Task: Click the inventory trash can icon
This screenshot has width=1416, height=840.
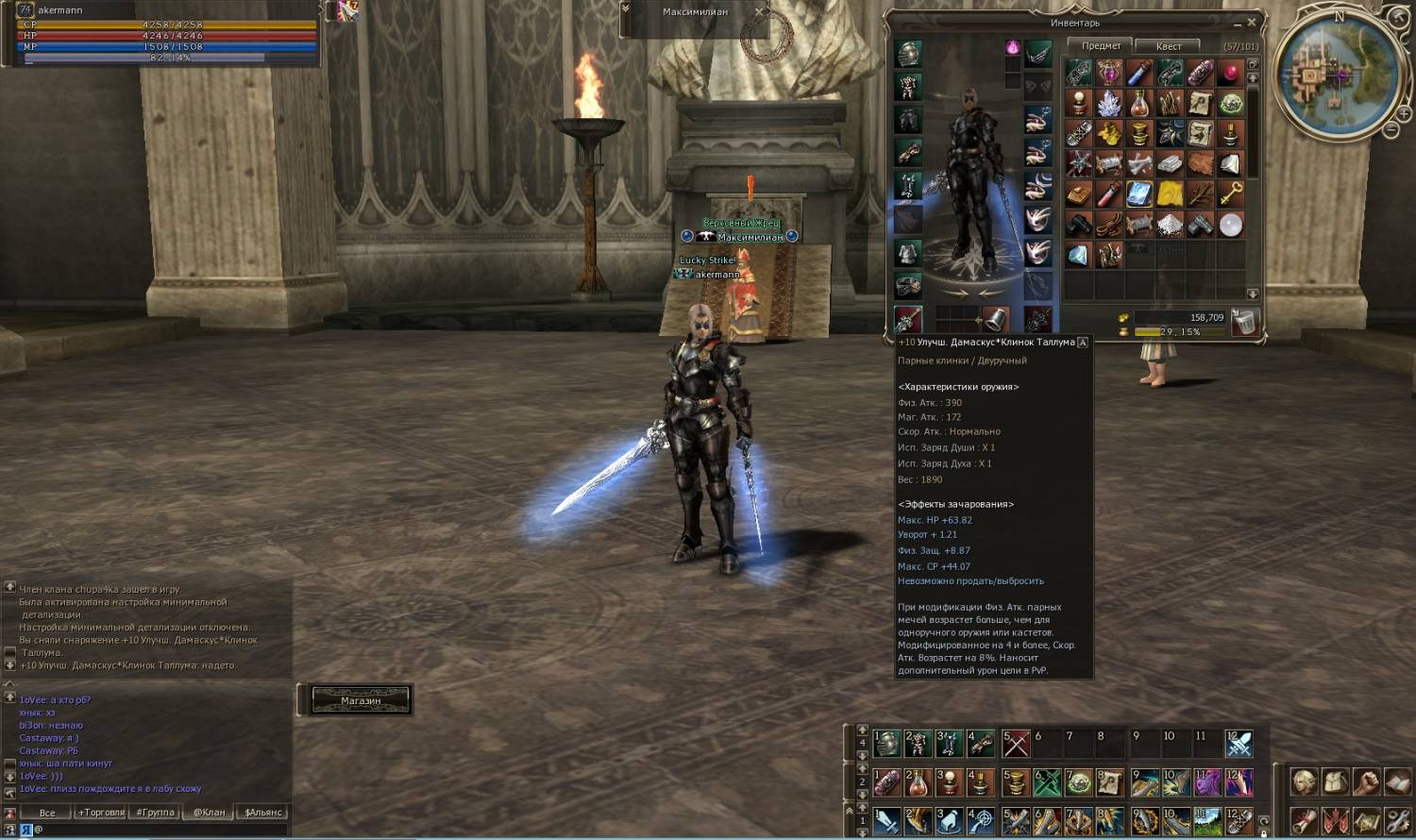Action: click(x=1245, y=322)
